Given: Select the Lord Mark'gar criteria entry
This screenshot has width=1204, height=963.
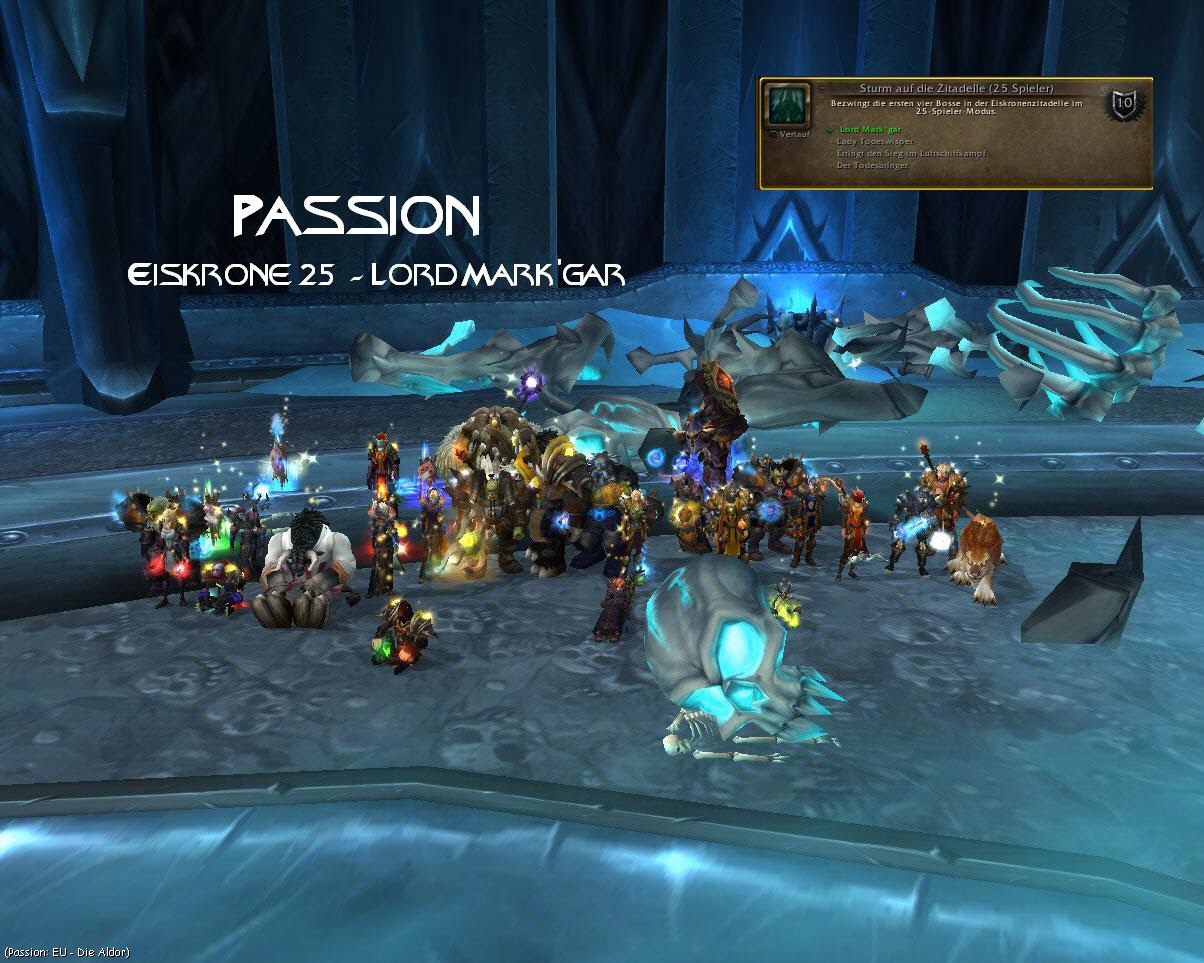Looking at the screenshot, I should point(867,131).
